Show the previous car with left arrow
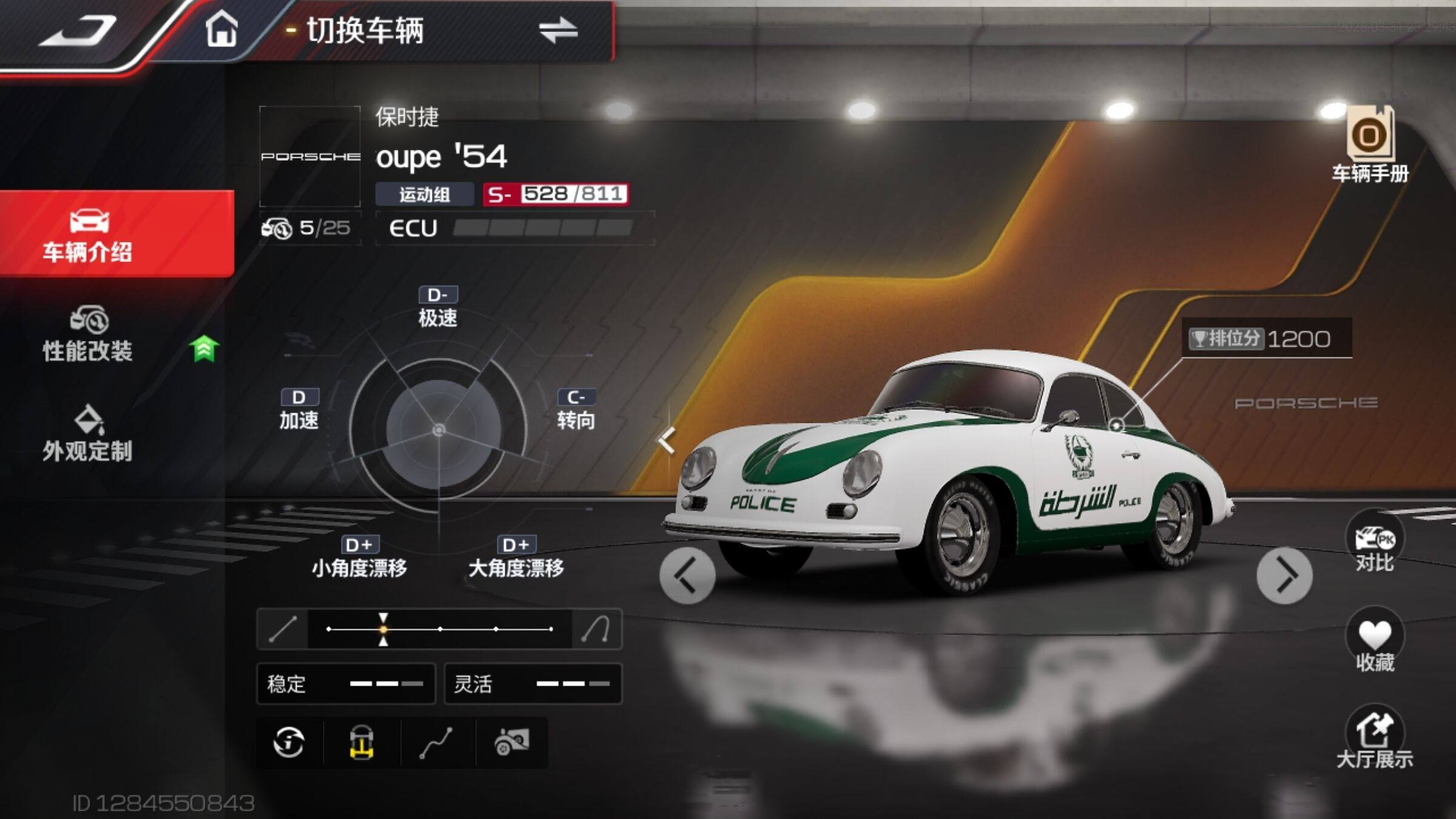This screenshot has width=1456, height=819. (x=687, y=575)
